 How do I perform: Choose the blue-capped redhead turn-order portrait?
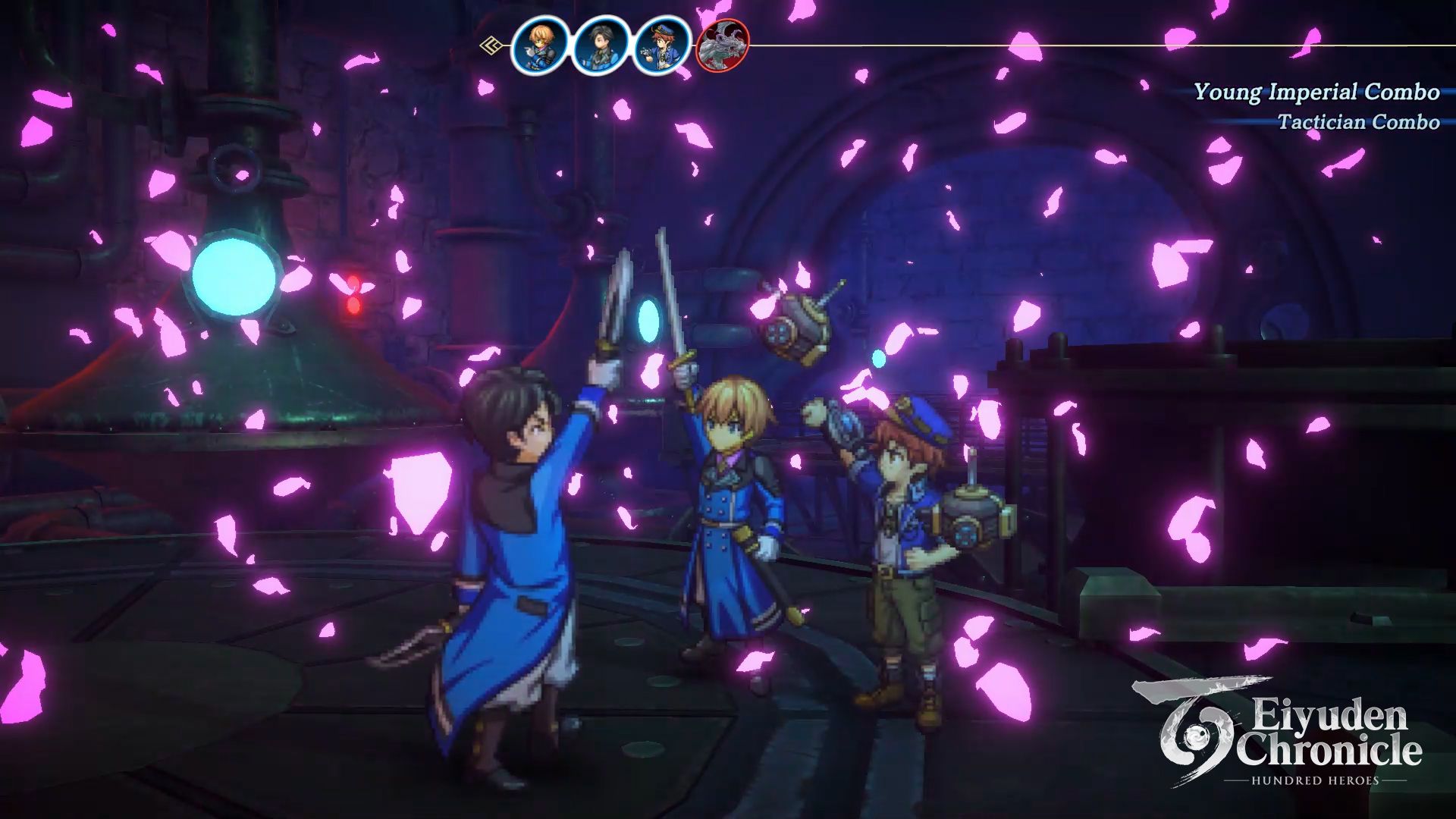[x=661, y=45]
